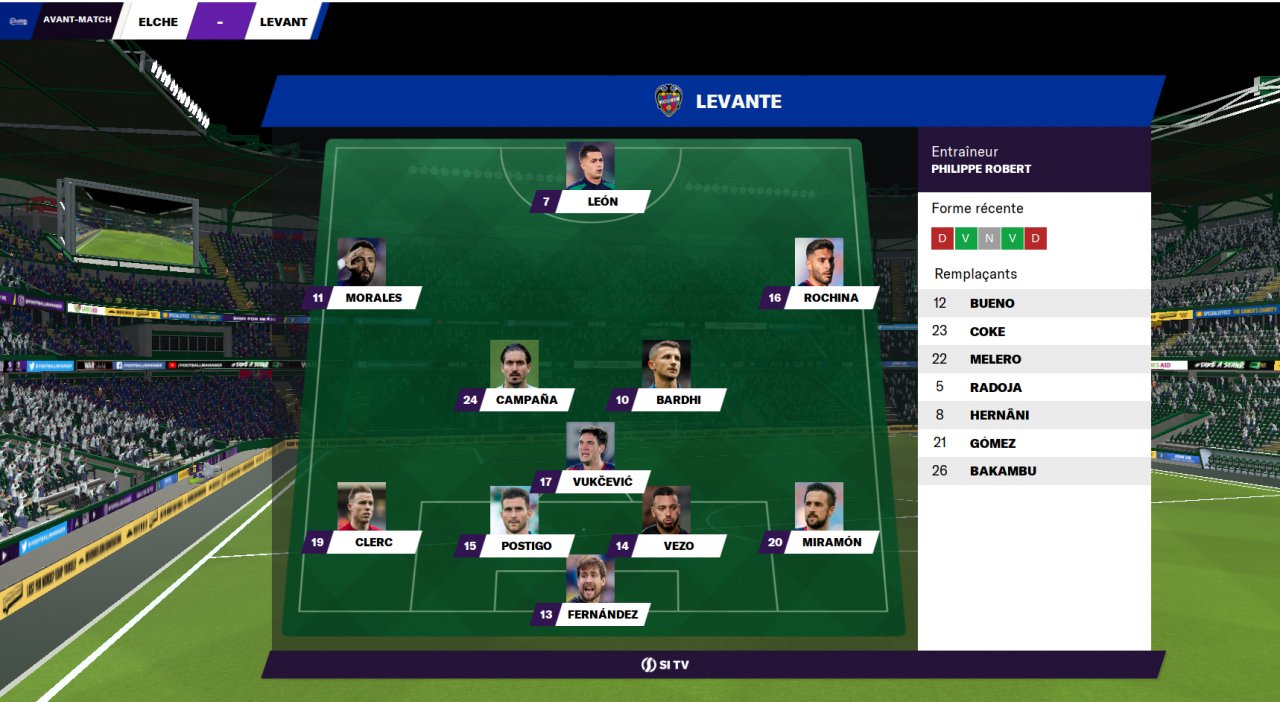The width and height of the screenshot is (1280, 702).
Task: Choose substitute Coke from the list
Action: coord(1034,331)
